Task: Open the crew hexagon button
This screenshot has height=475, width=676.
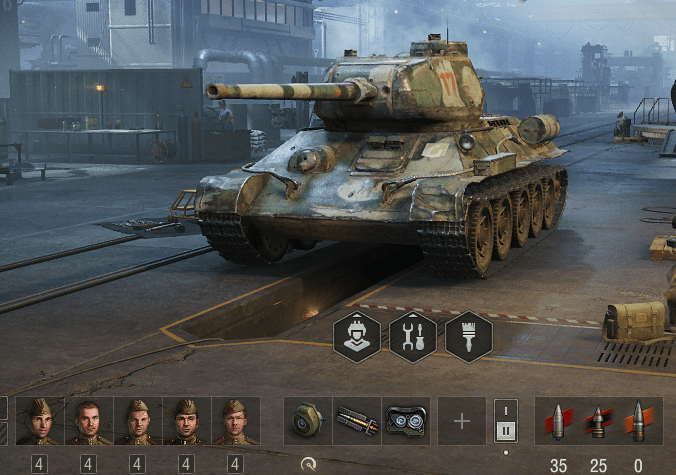Action: pos(357,336)
